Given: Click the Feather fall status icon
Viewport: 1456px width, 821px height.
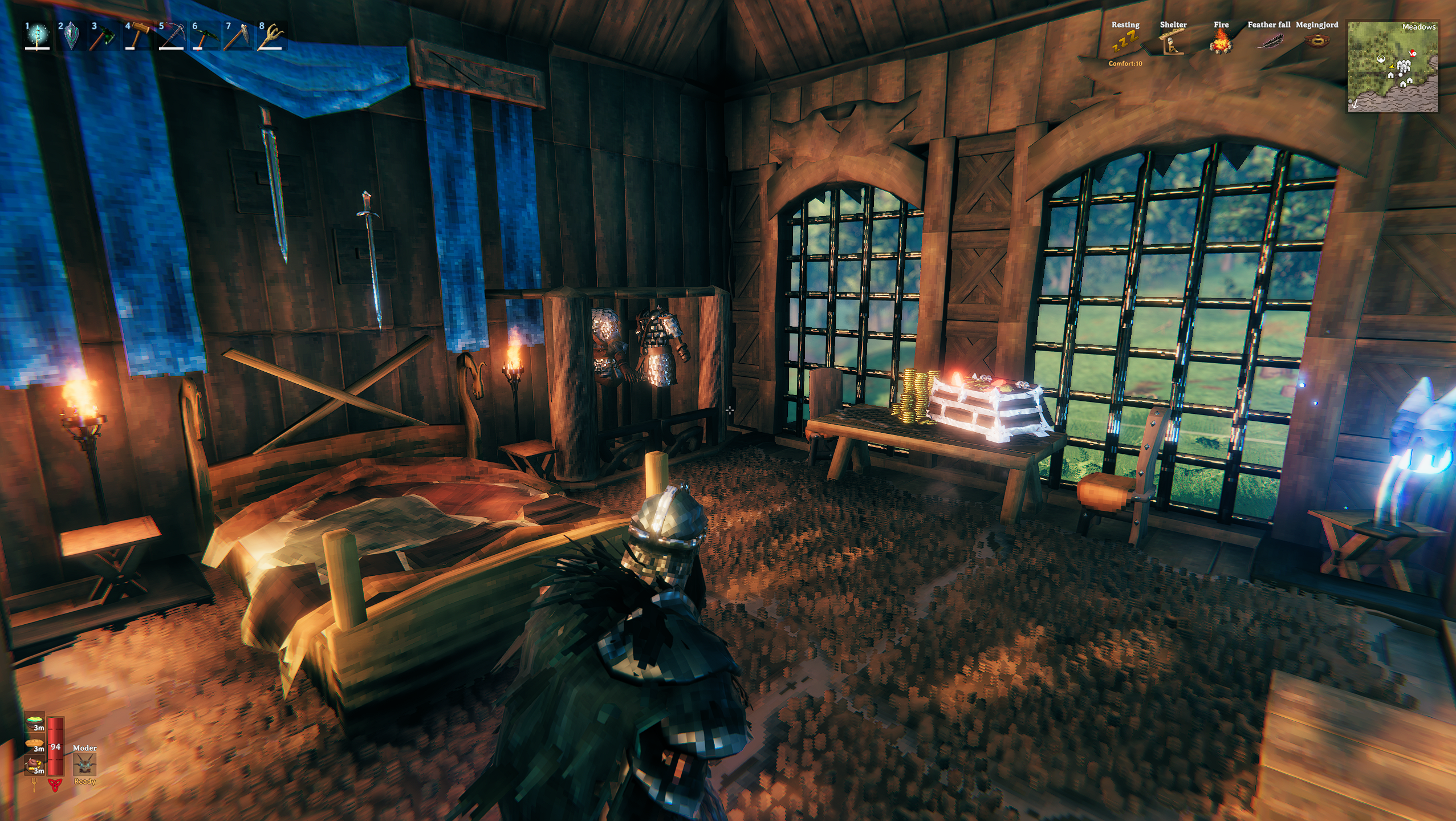Looking at the screenshot, I should click(x=1268, y=42).
